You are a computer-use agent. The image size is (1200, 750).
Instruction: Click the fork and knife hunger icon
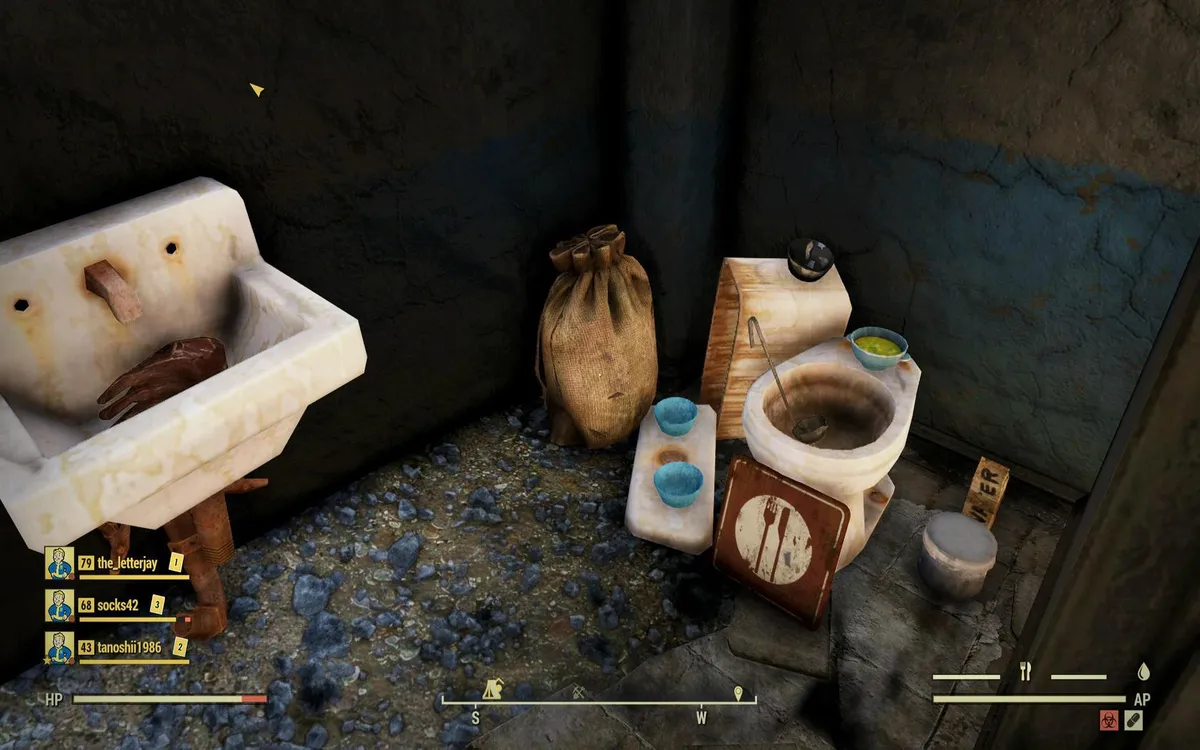[1025, 672]
